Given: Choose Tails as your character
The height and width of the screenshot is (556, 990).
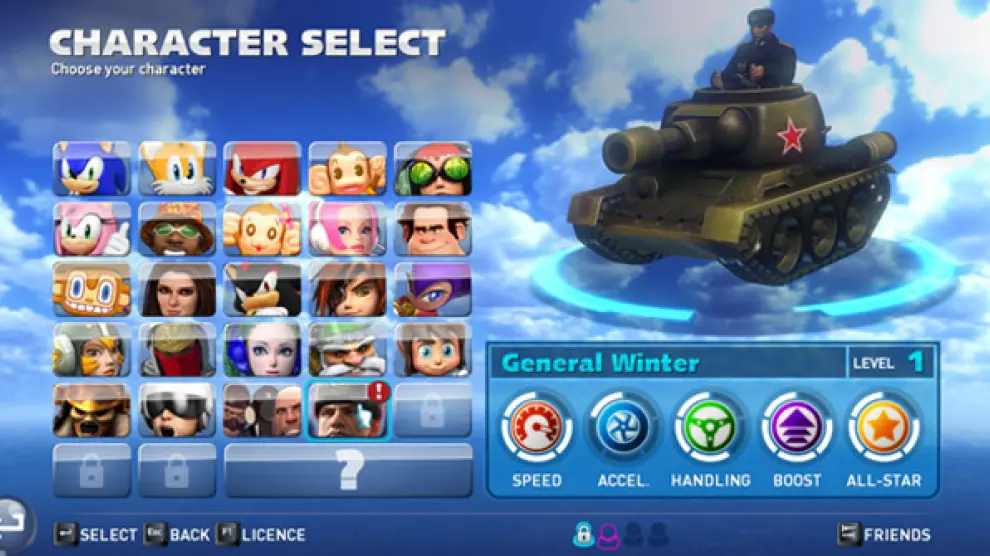Looking at the screenshot, I should click(177, 168).
